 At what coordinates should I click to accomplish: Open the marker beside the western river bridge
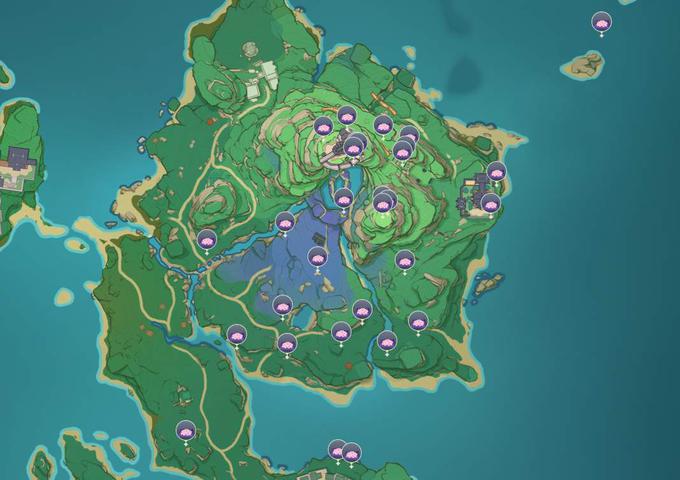click(x=206, y=240)
